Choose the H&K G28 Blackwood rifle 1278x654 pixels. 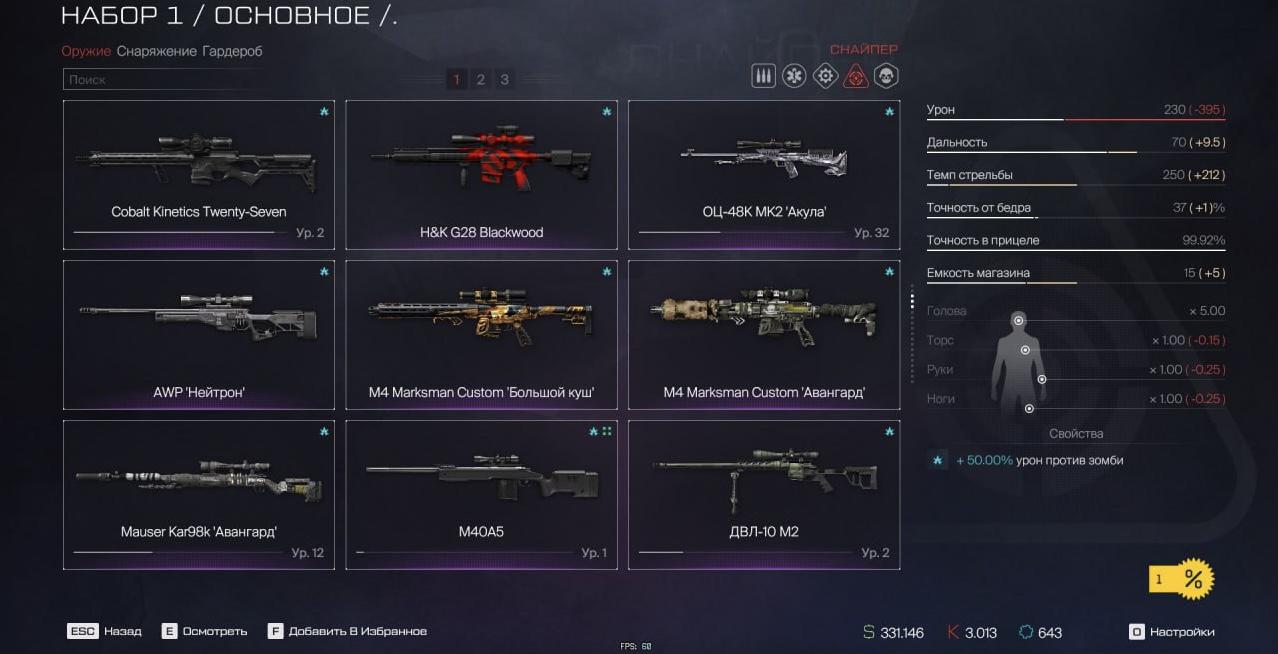[481, 174]
